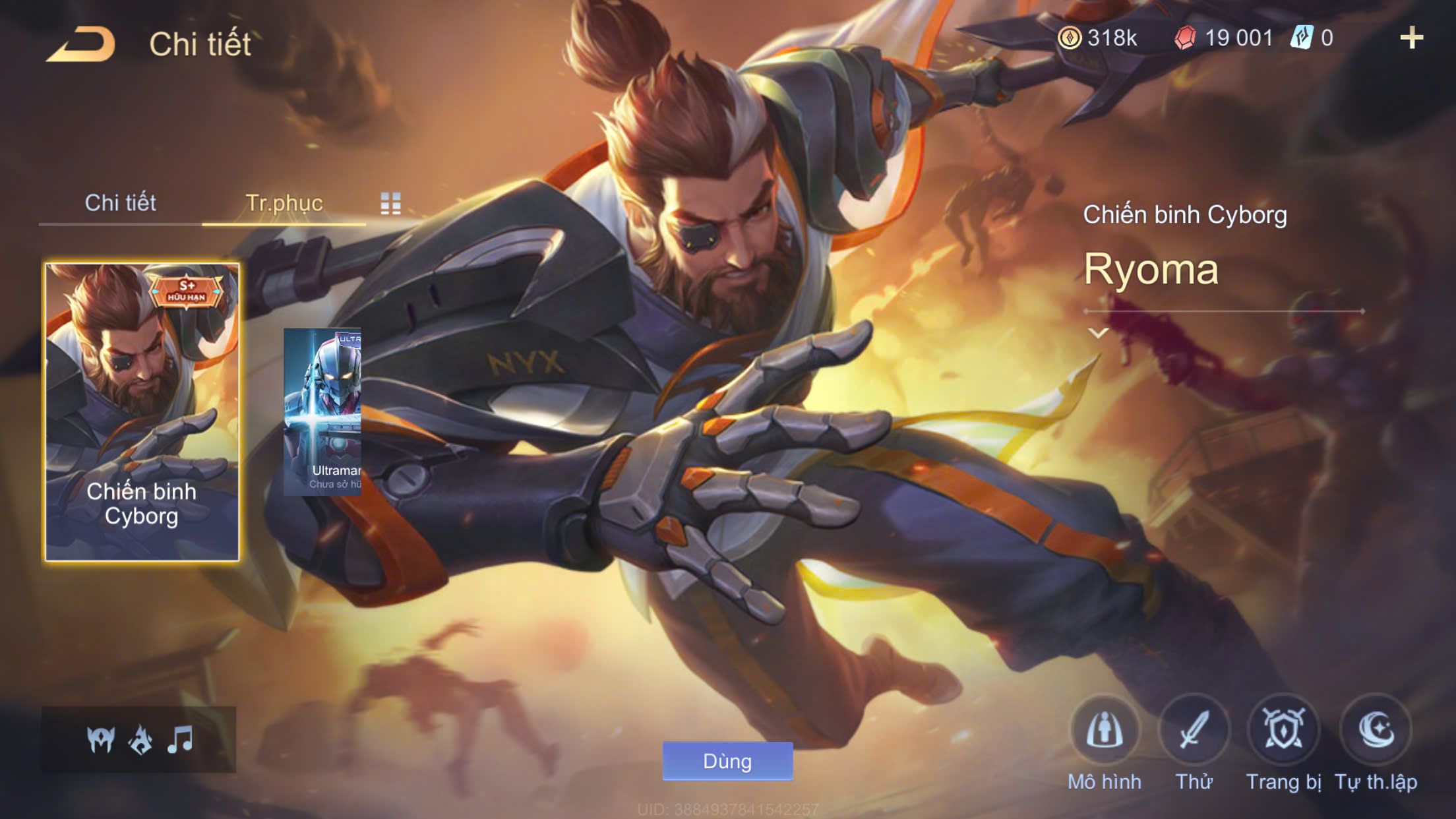
Task: Go back using the arrow button
Action: click(81, 45)
